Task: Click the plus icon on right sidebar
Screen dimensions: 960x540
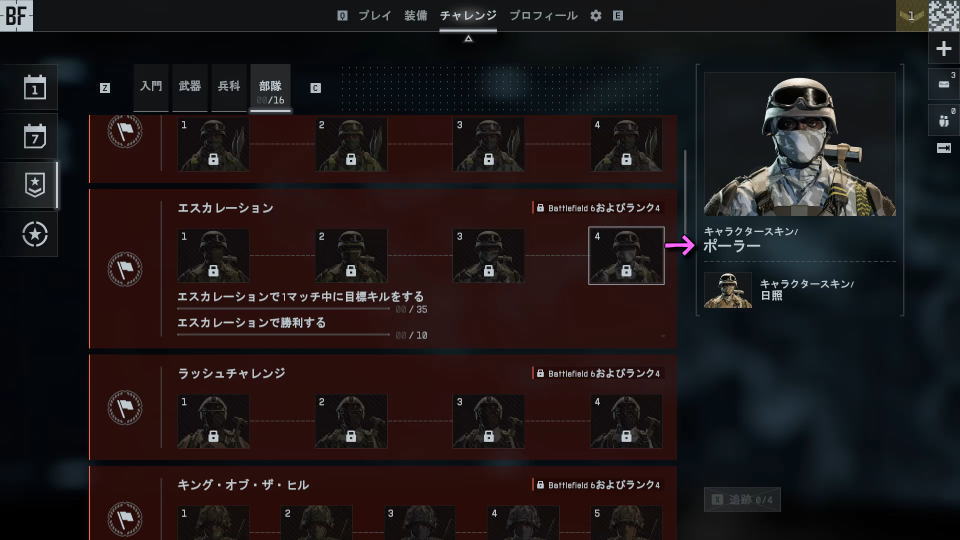Action: pyautogui.click(x=944, y=49)
